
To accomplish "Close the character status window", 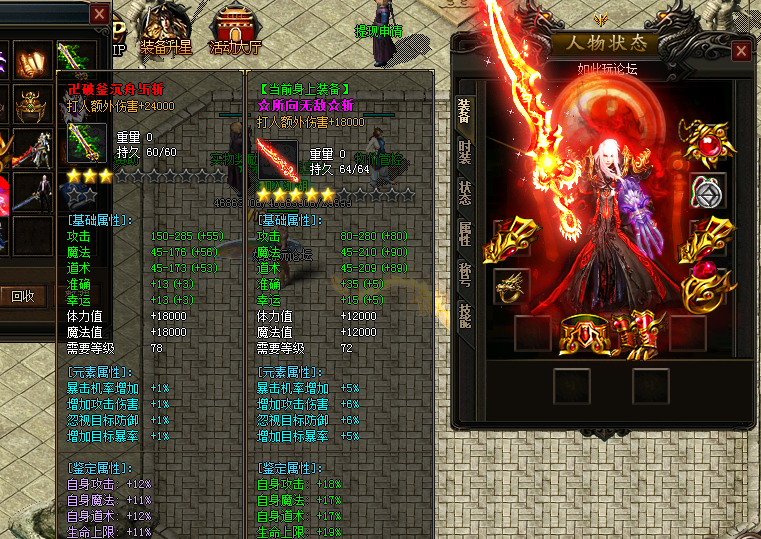I will [x=741, y=51].
